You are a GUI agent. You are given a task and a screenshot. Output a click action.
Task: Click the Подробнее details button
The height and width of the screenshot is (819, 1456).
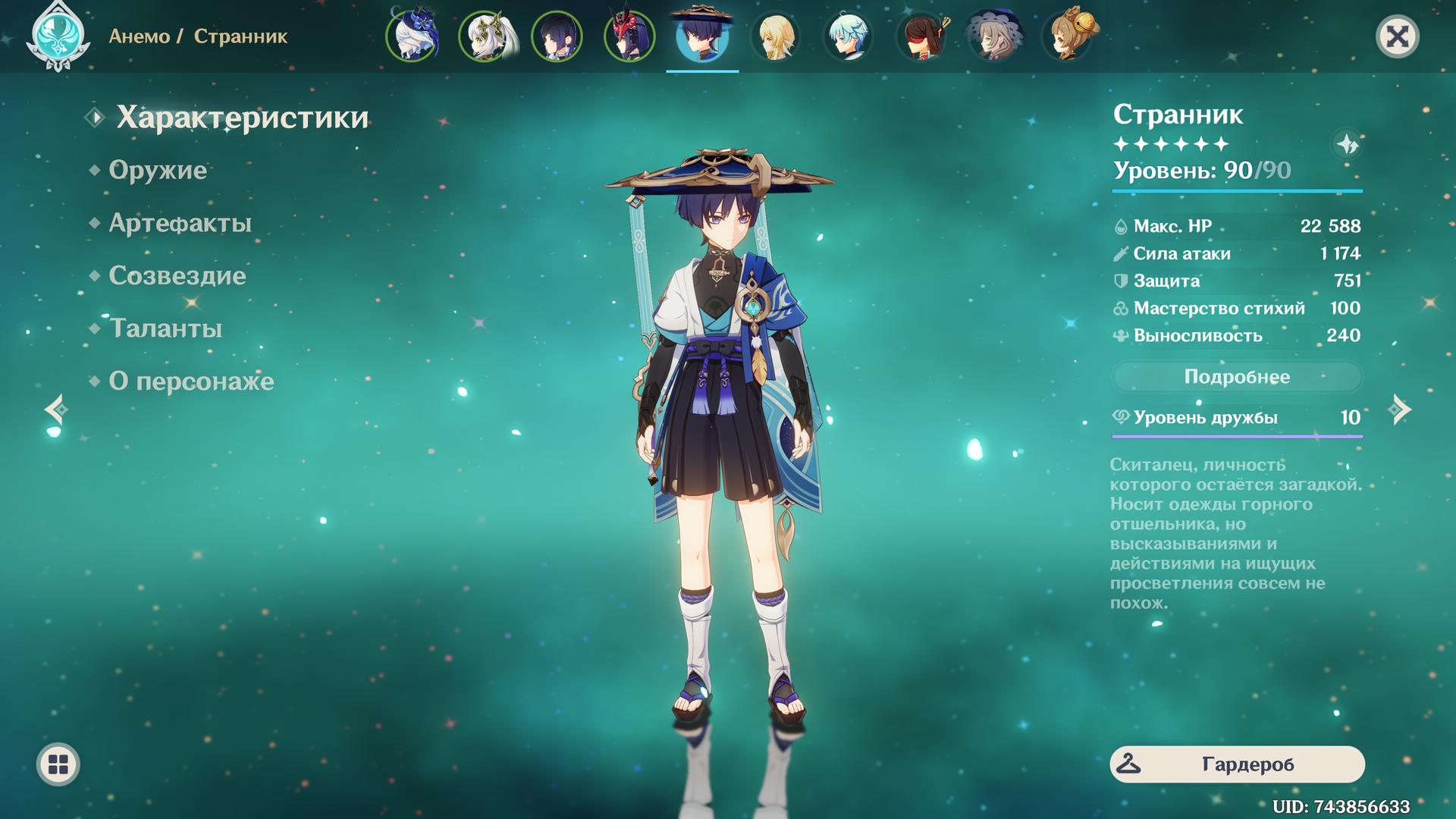(x=1237, y=377)
